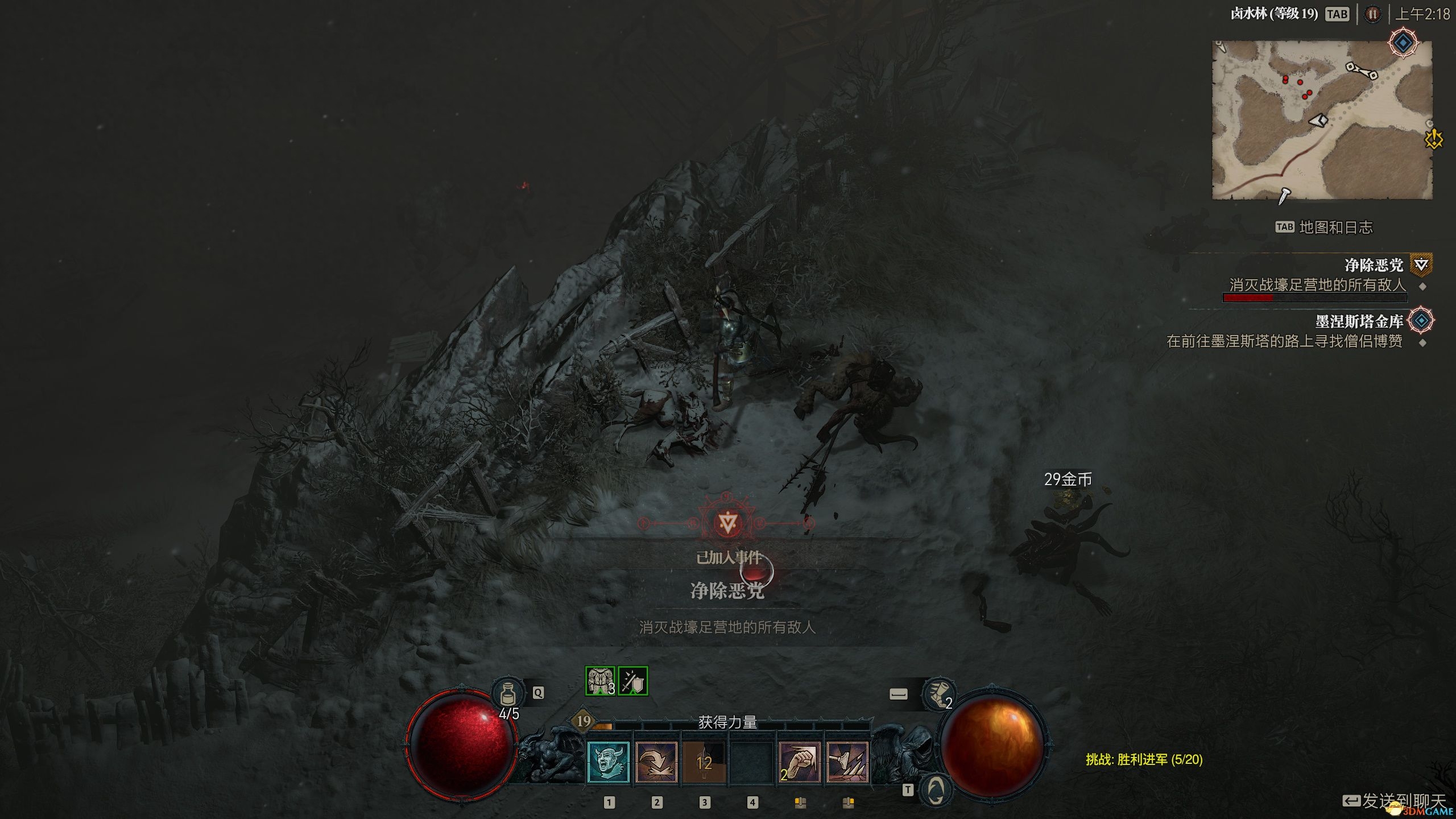Use the clenched fist basic skill
The image size is (1456, 819).
[800, 763]
